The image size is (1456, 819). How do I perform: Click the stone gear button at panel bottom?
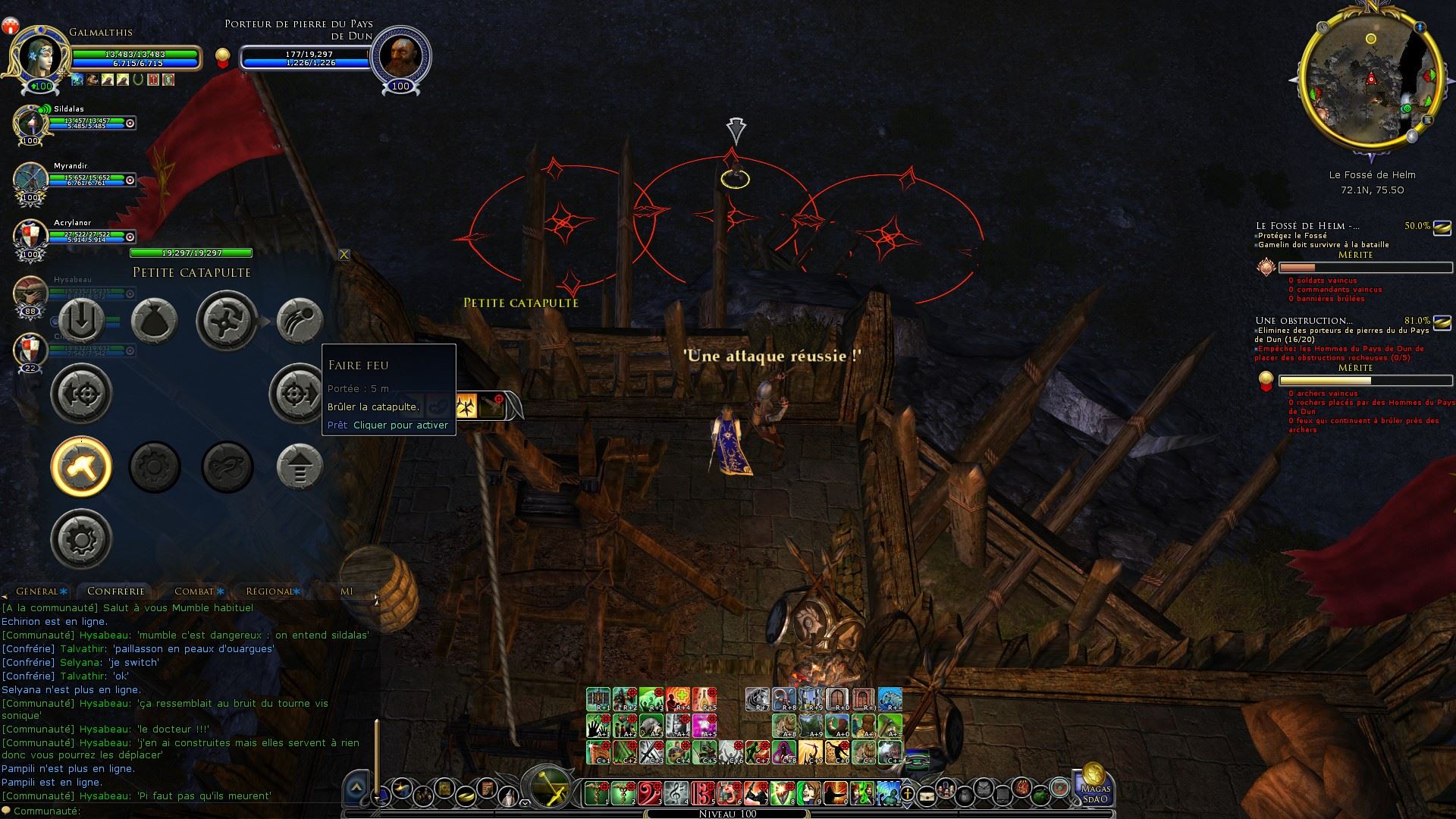pyautogui.click(x=81, y=539)
